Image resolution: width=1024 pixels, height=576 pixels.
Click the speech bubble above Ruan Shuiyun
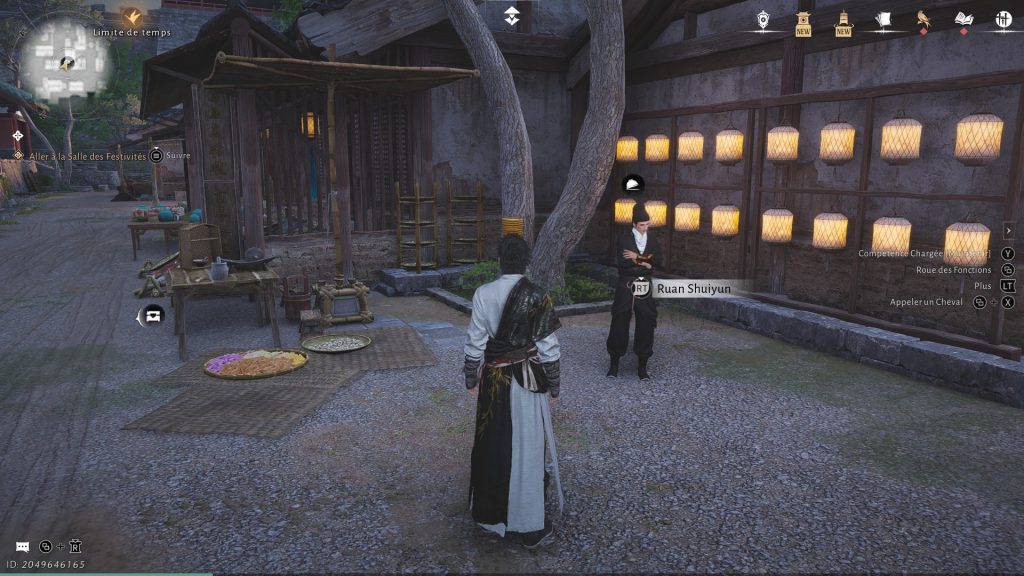632,184
